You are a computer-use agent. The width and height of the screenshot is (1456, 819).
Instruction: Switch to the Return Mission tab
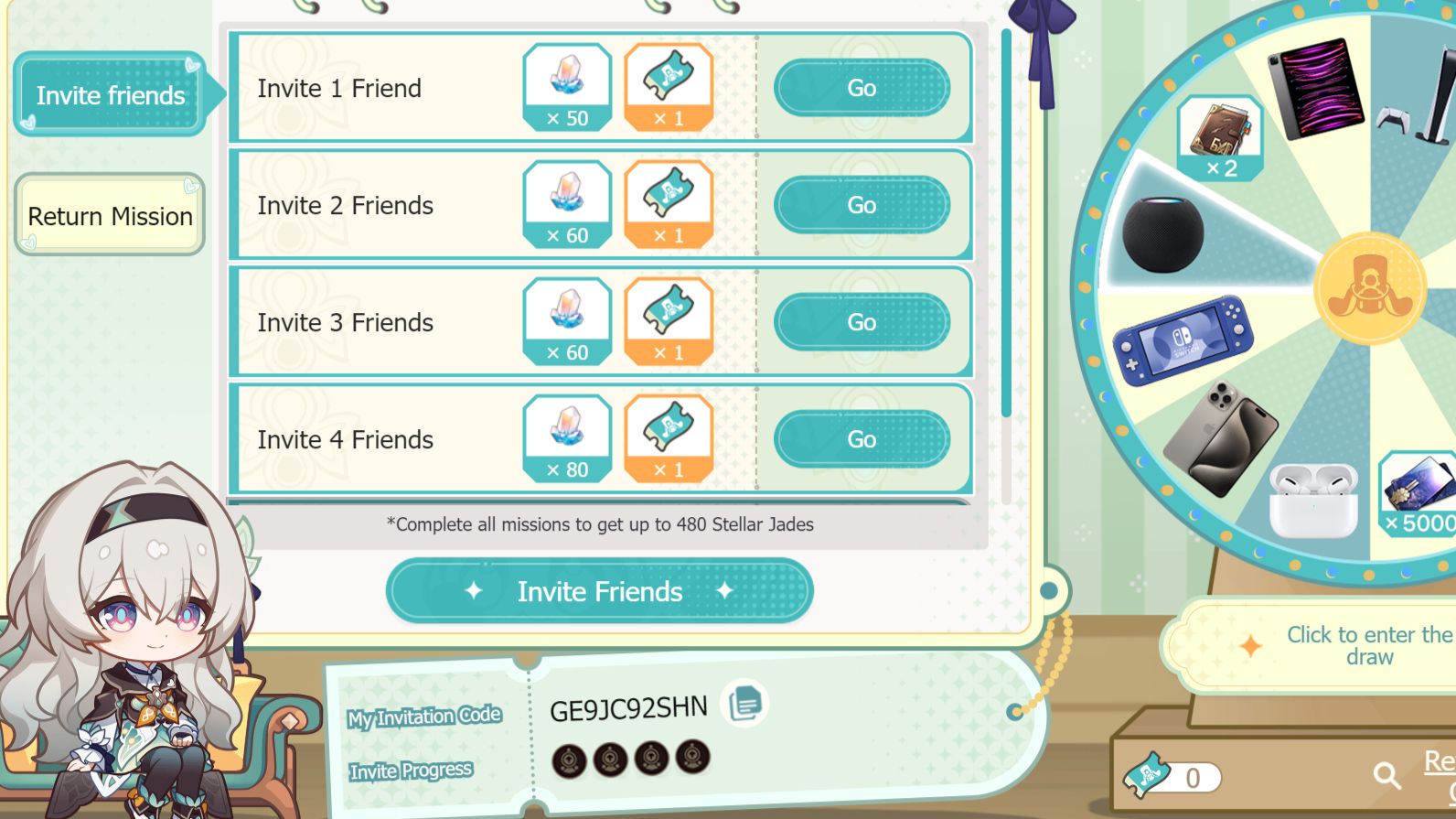[110, 216]
